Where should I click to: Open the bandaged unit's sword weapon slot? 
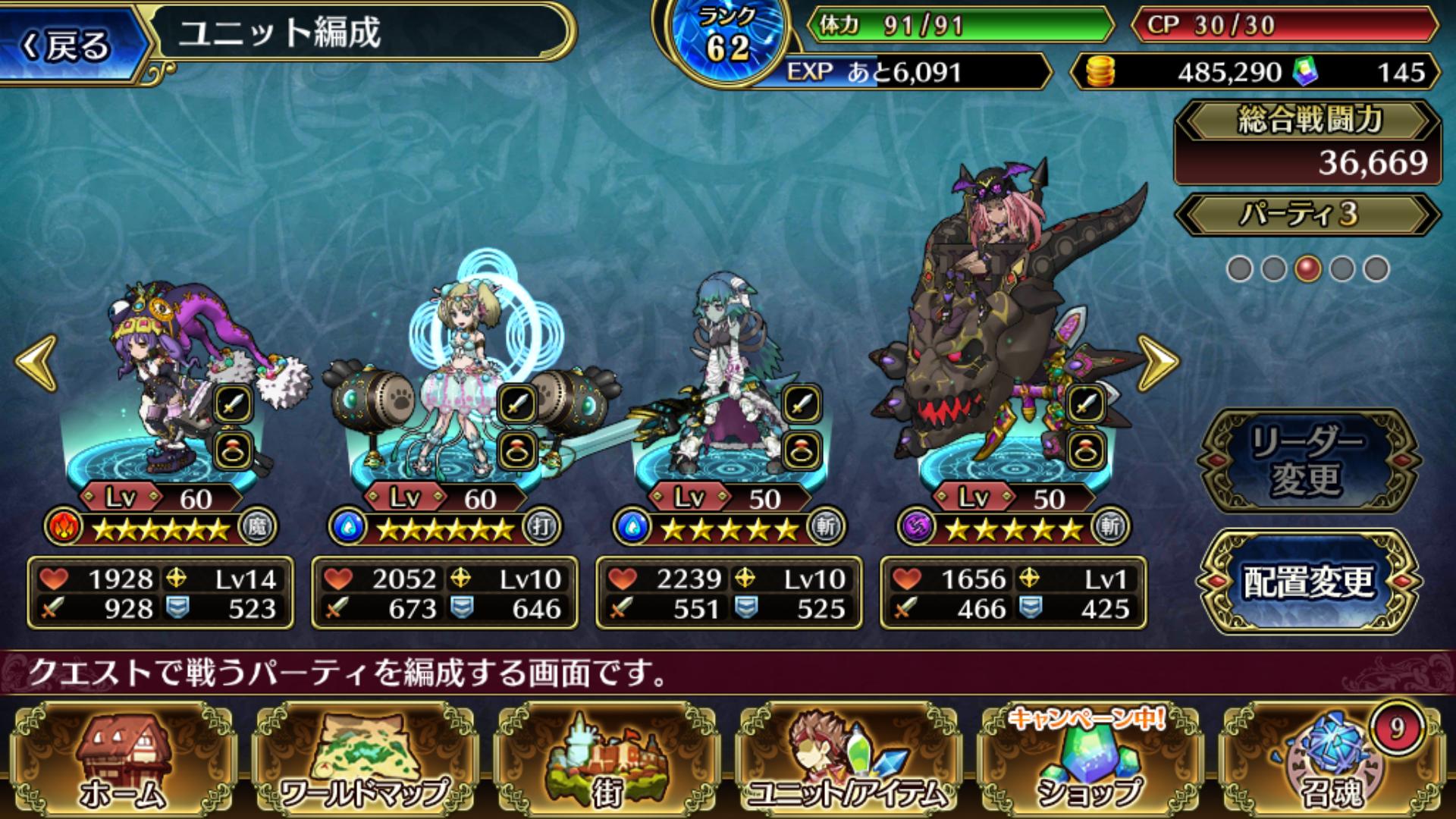tap(801, 403)
